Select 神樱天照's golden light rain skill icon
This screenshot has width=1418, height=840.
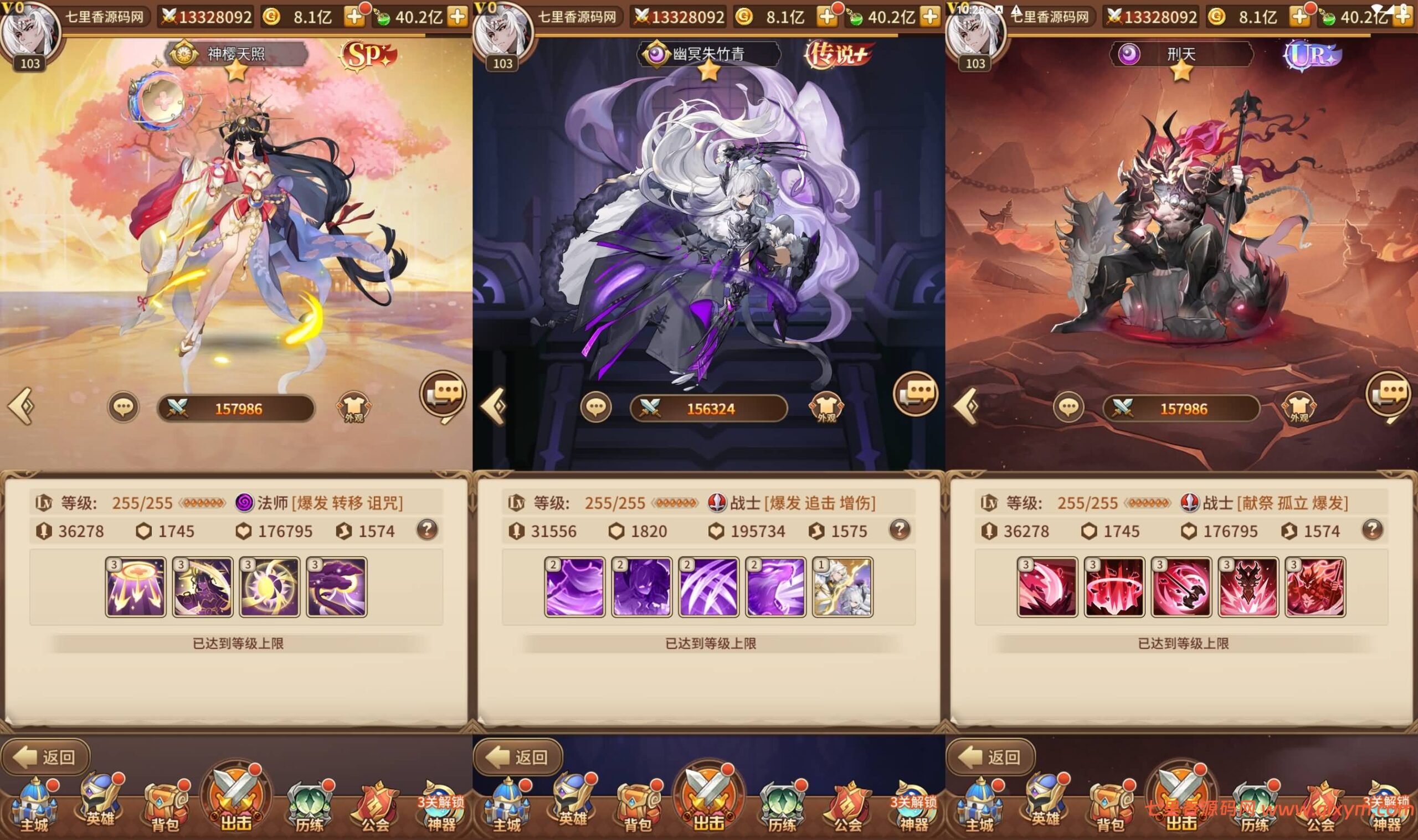tap(136, 586)
